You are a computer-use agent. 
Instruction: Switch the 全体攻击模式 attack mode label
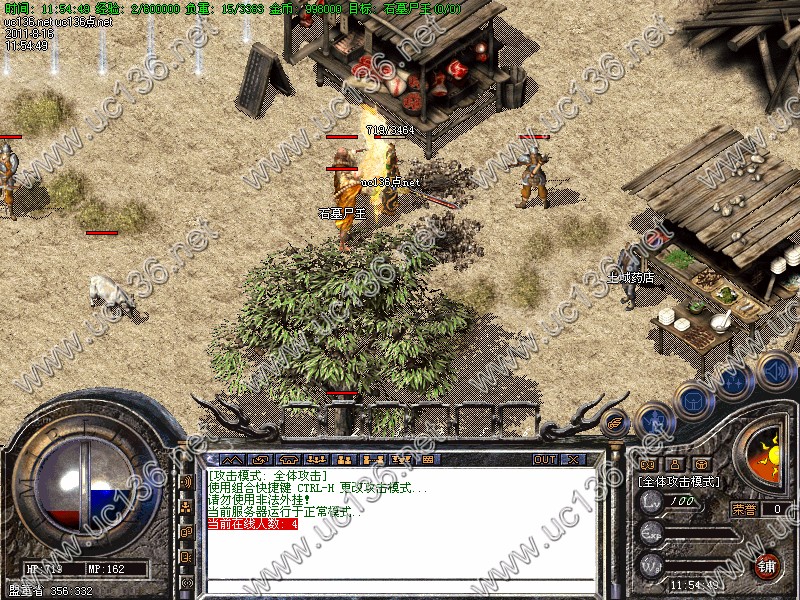(x=680, y=481)
